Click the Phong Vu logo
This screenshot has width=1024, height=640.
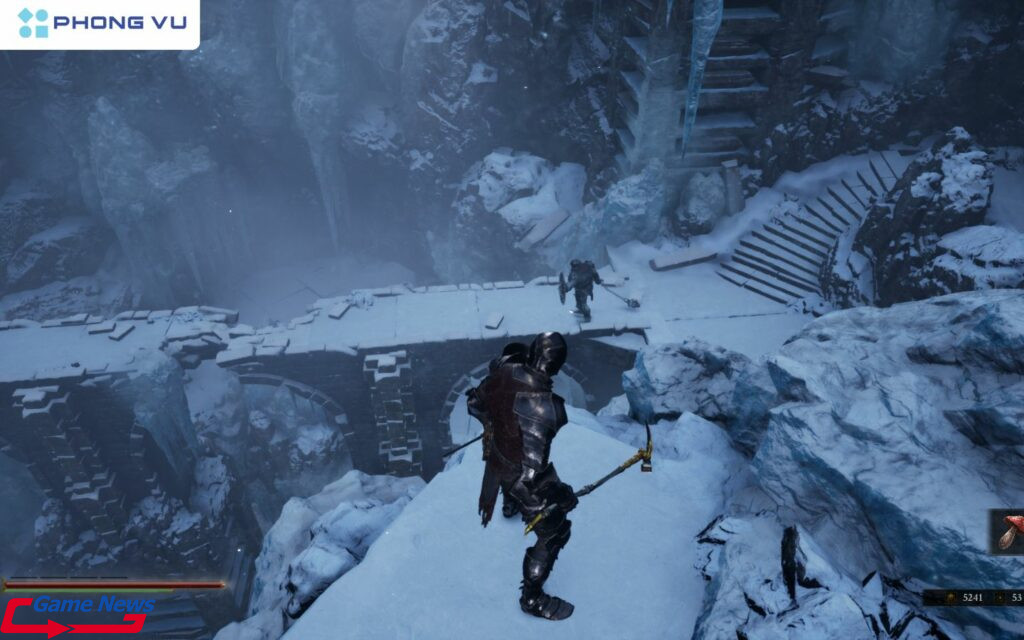pos(100,23)
